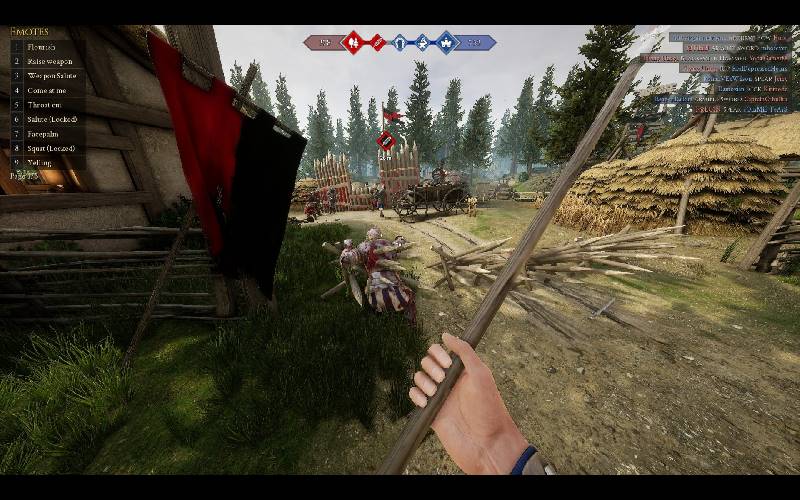Select the Flourish emote
Image resolution: width=800 pixels, height=500 pixels.
point(42,47)
